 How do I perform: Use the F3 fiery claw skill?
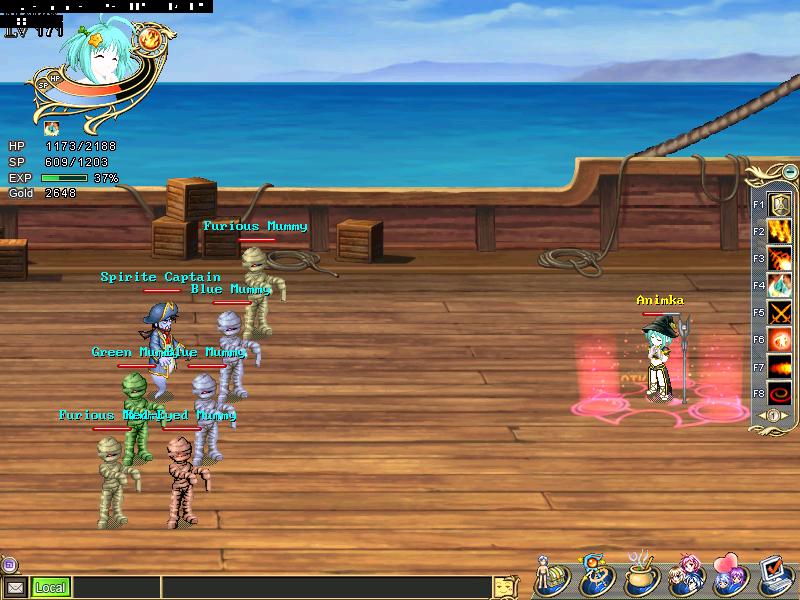click(x=780, y=259)
